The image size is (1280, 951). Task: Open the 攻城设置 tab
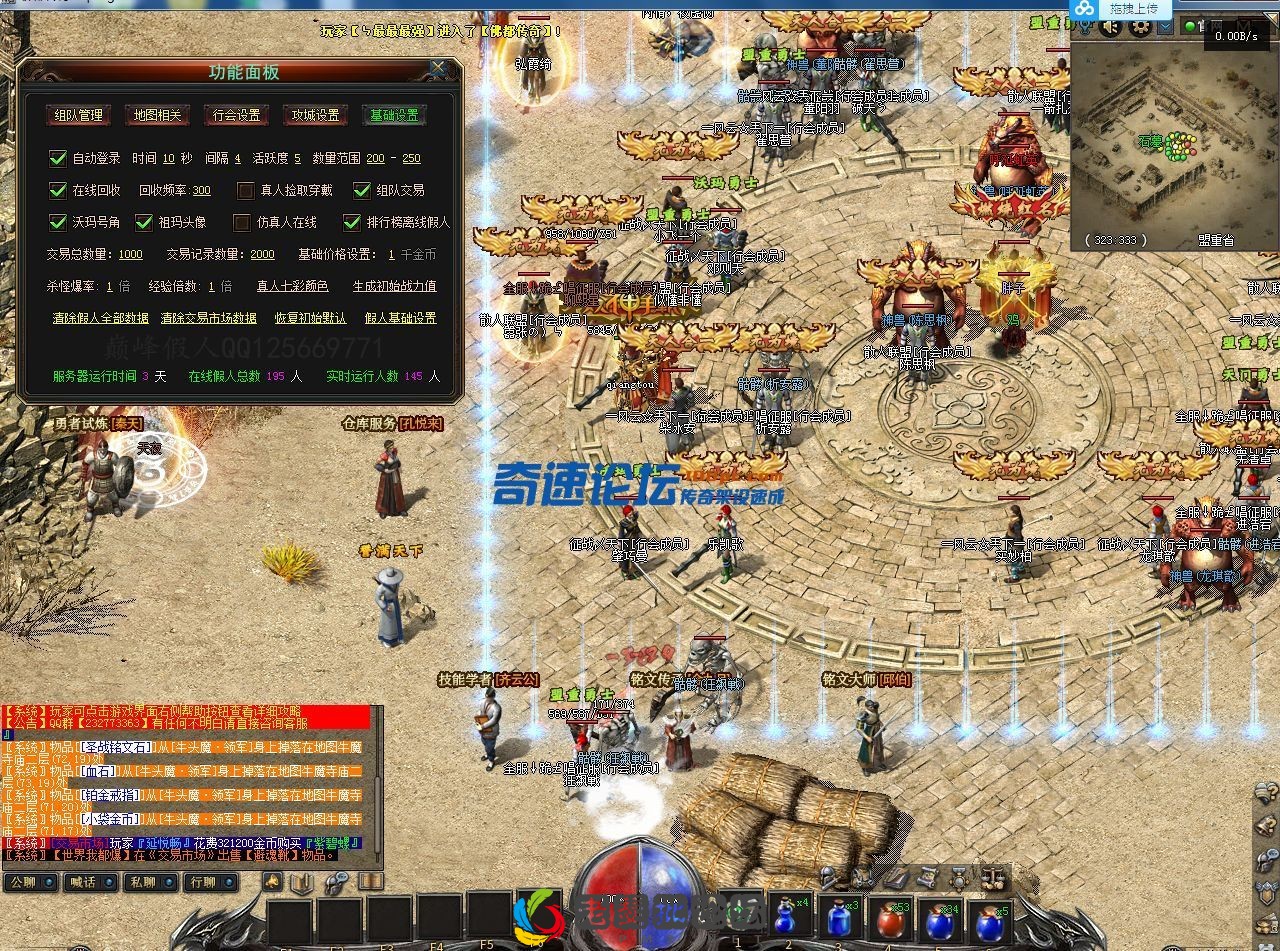pyautogui.click(x=315, y=115)
